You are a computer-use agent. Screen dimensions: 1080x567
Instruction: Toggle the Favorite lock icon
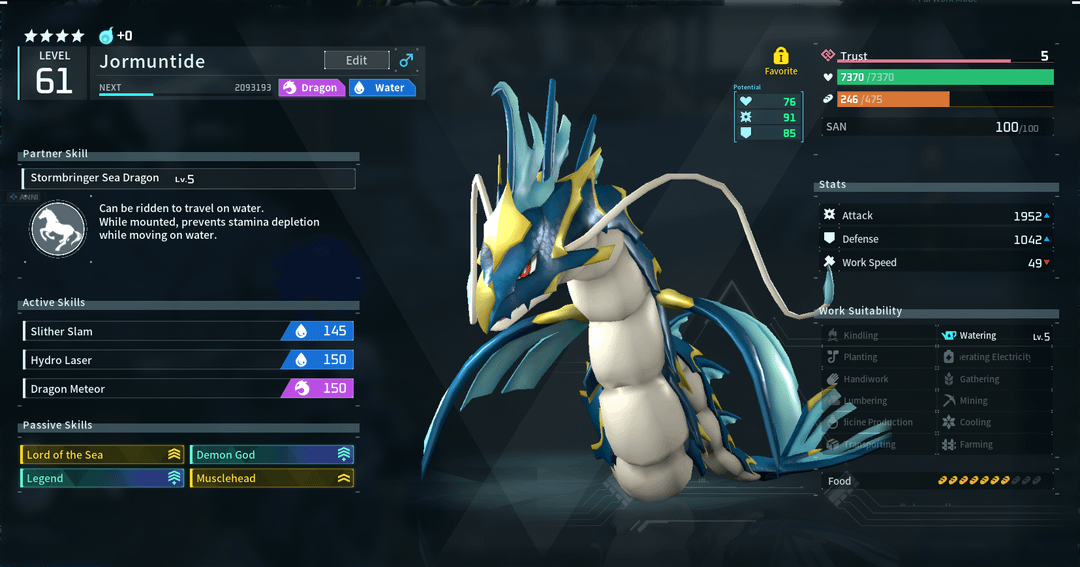point(781,57)
